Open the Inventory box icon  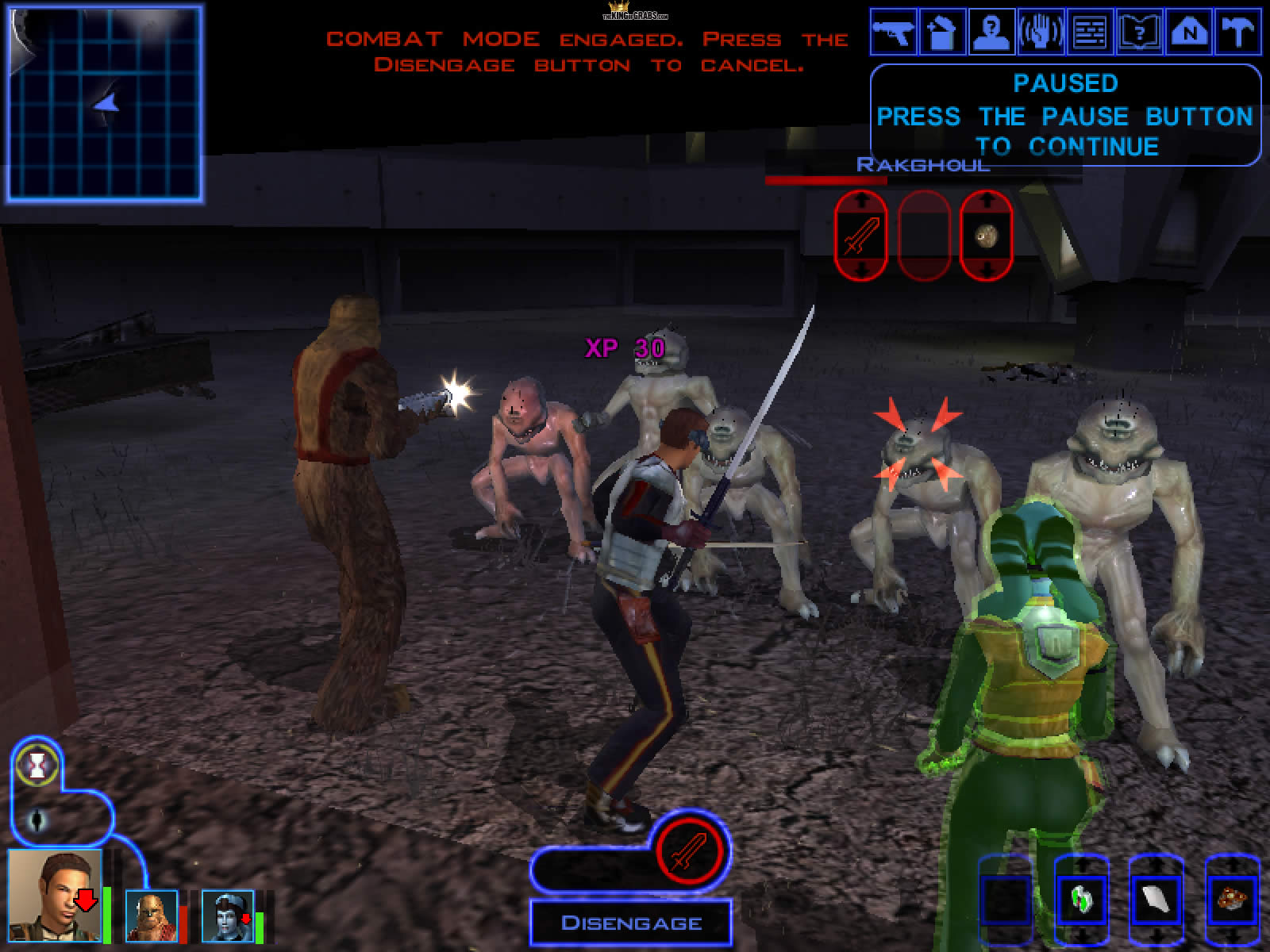(x=942, y=33)
